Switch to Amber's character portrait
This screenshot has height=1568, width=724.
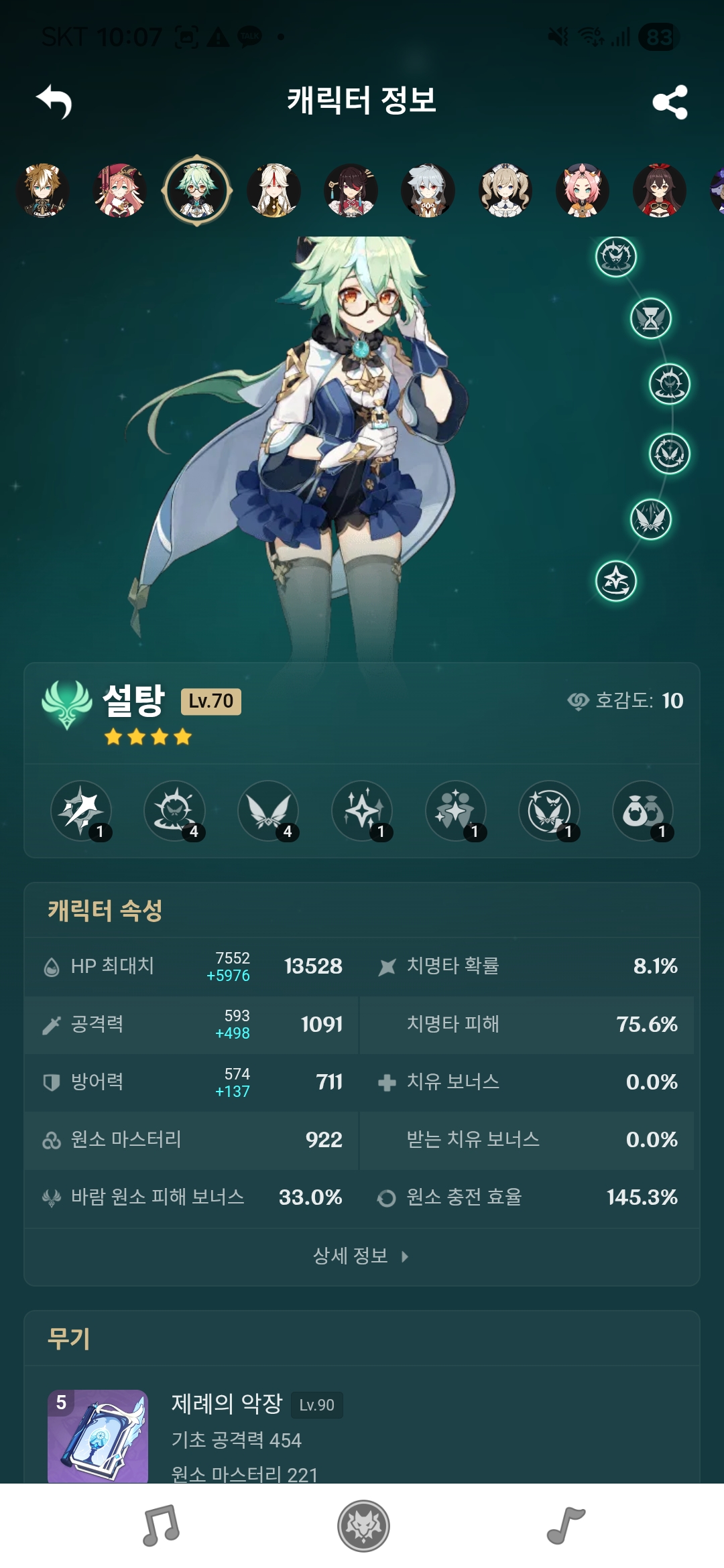[660, 191]
